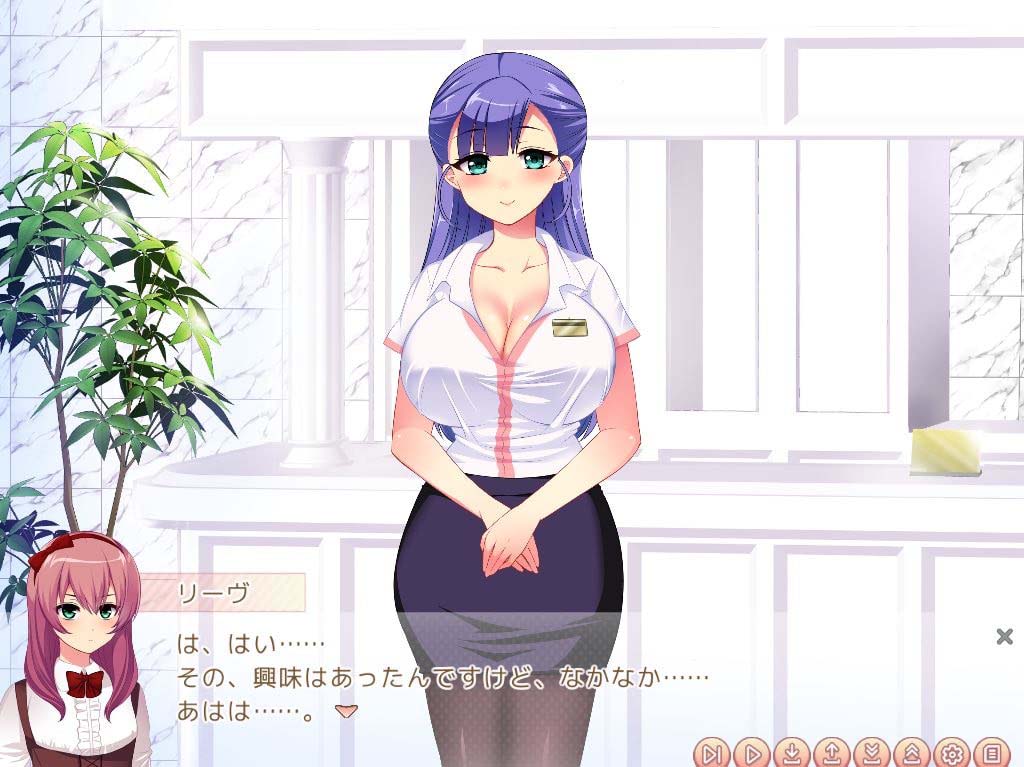Show the backlog with the document icon

[x=992, y=752]
